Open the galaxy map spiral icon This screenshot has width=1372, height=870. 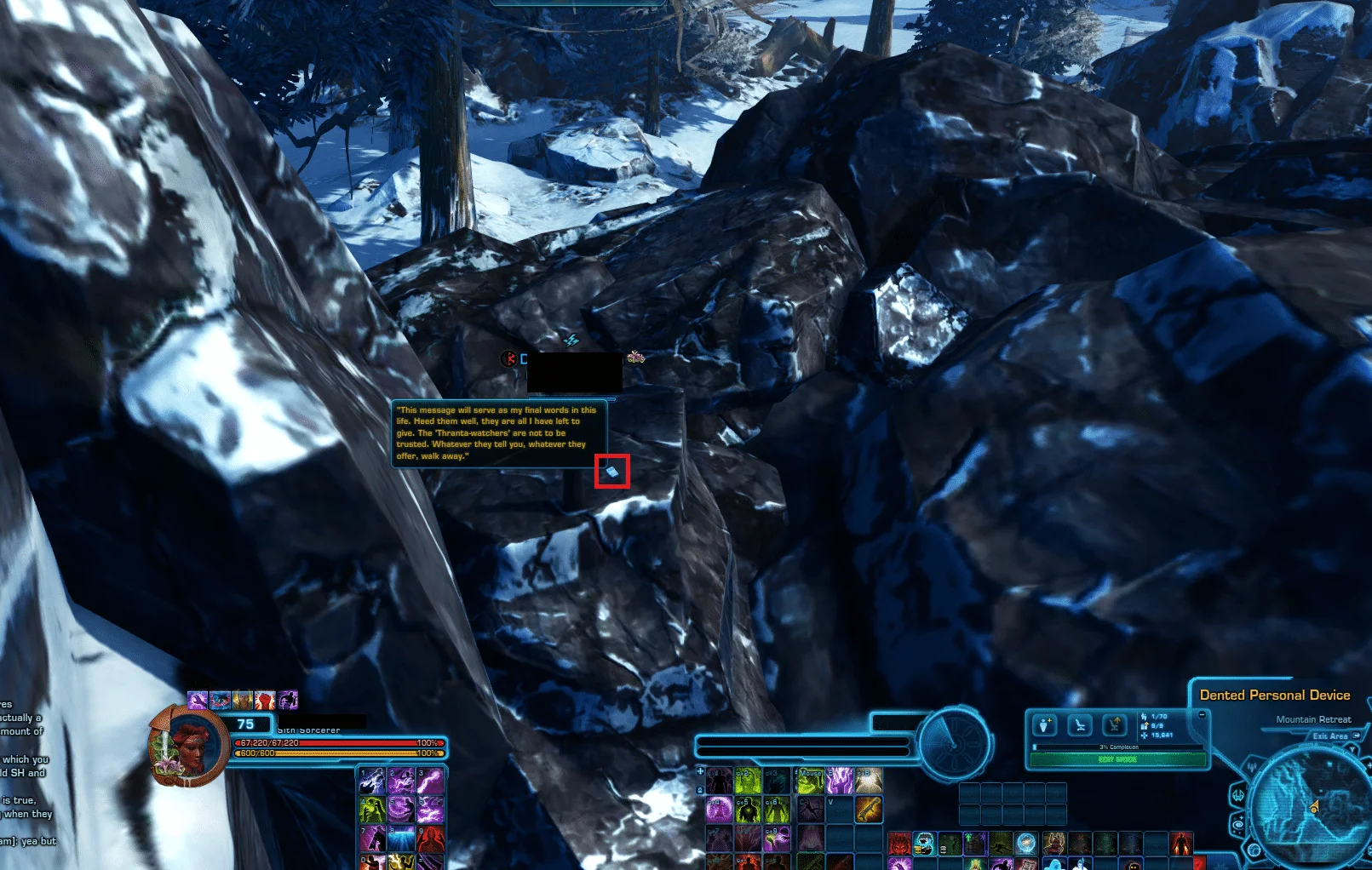[1239, 824]
